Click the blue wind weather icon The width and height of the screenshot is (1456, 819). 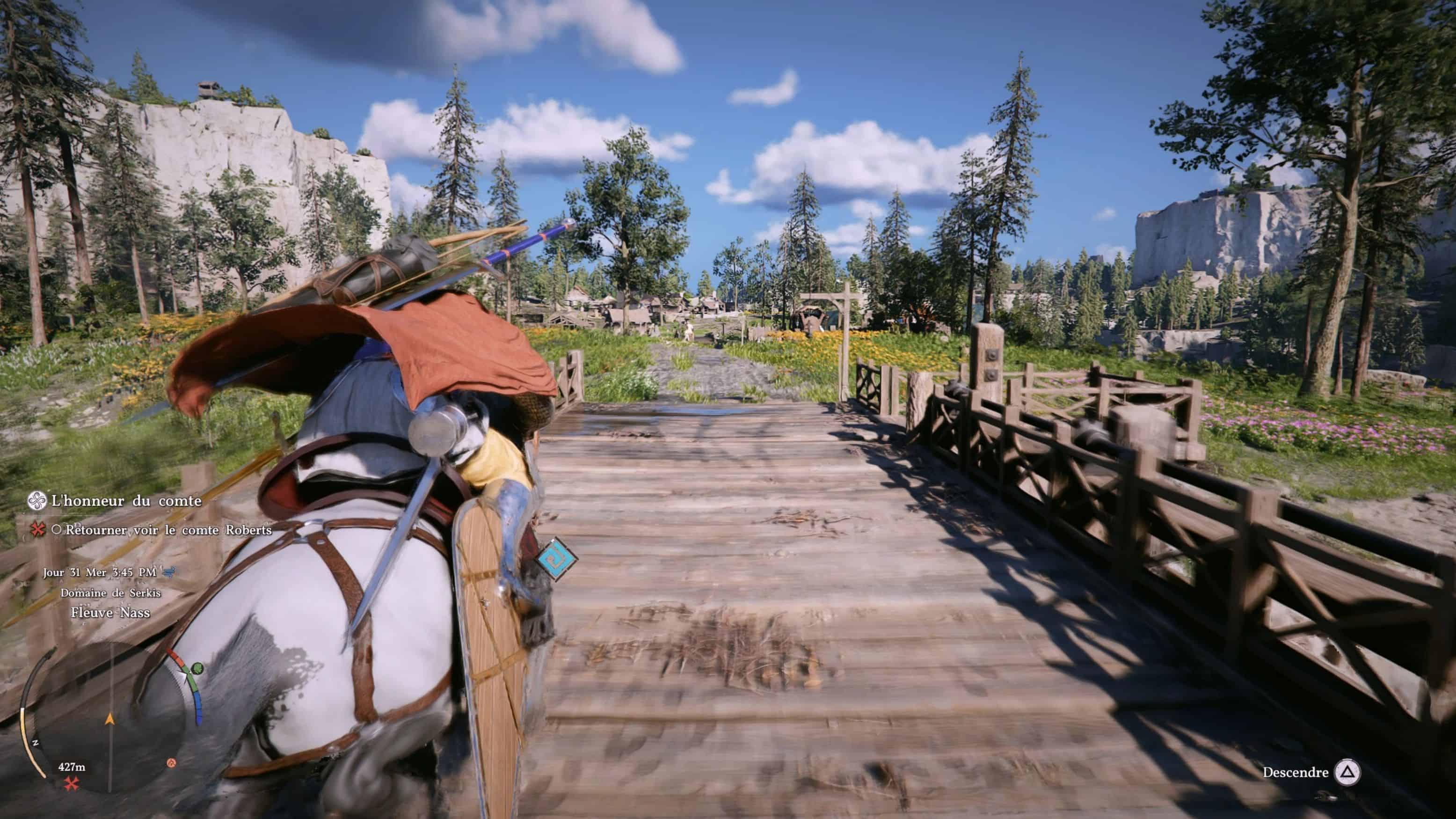coord(168,572)
